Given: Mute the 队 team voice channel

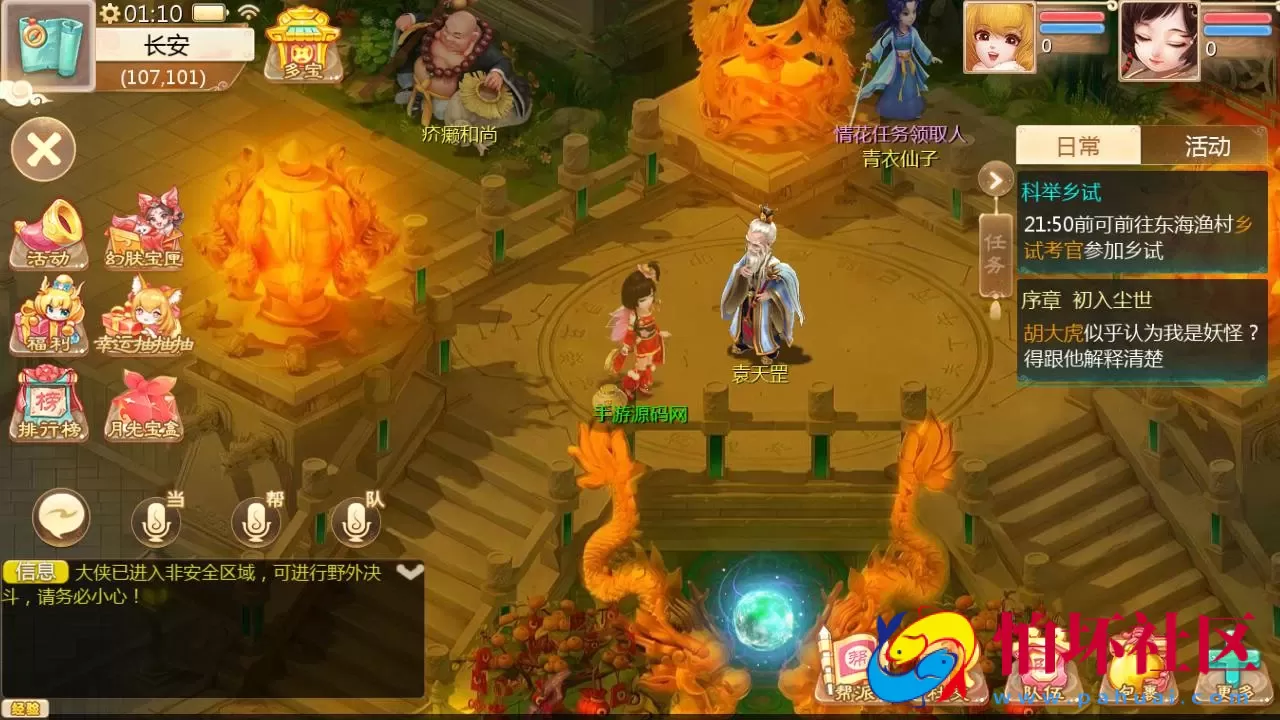Looking at the screenshot, I should pyautogui.click(x=355, y=522).
